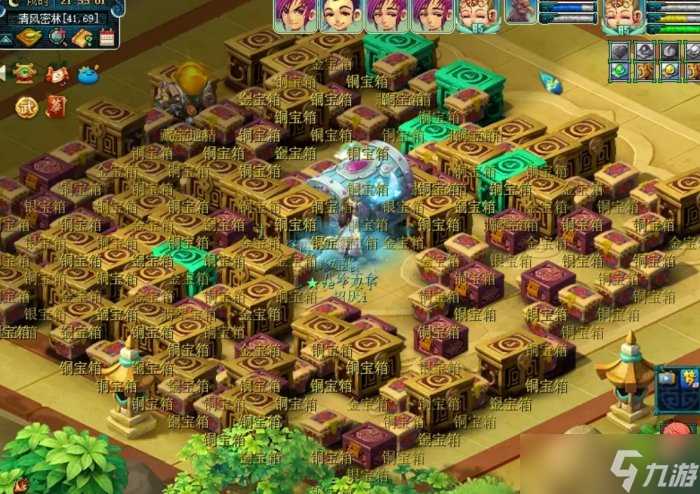Image resolution: width=700 pixels, height=494 pixels.
Task: Open the magnifying glass search icon
Action: [x=58, y=38]
